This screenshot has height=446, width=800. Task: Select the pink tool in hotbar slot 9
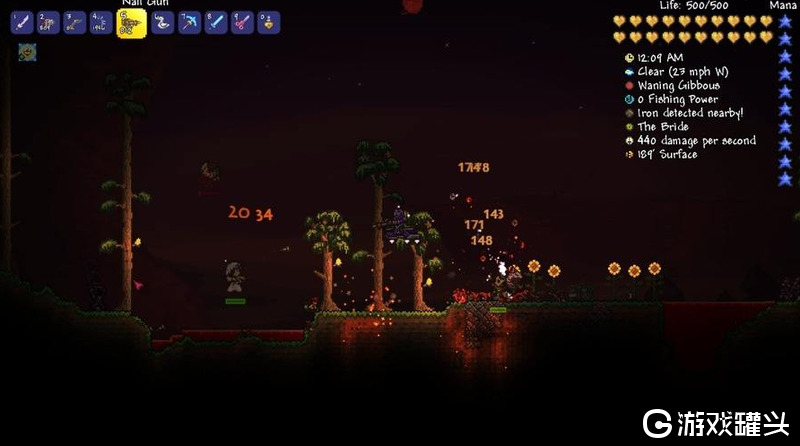[x=242, y=22]
